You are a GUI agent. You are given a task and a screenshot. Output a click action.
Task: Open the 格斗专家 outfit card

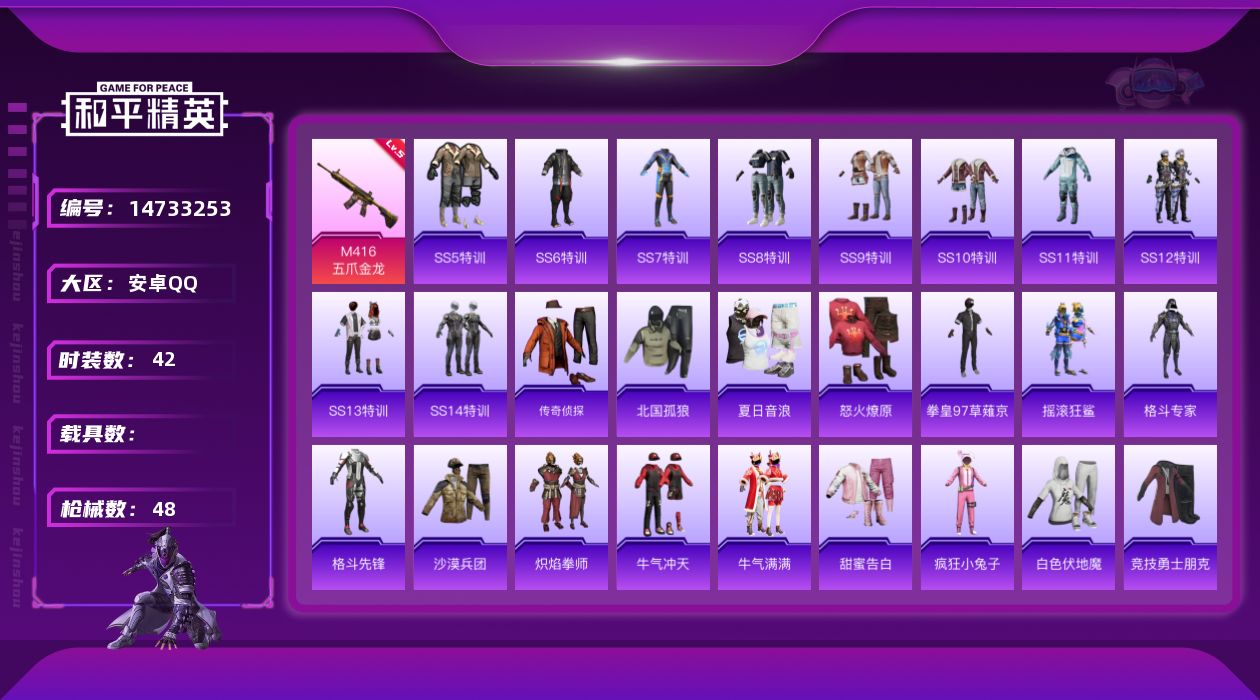[x=1170, y=364]
